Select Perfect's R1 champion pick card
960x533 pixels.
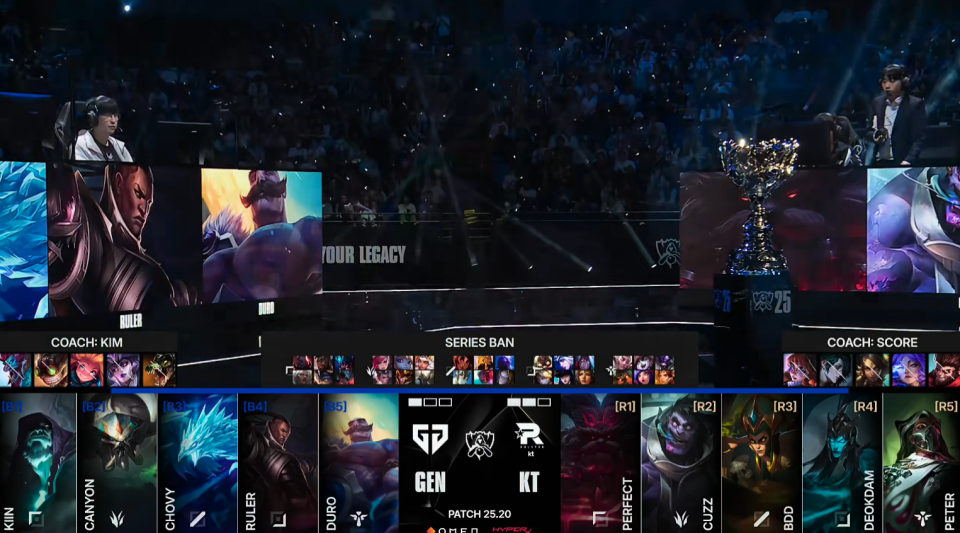pos(600,462)
